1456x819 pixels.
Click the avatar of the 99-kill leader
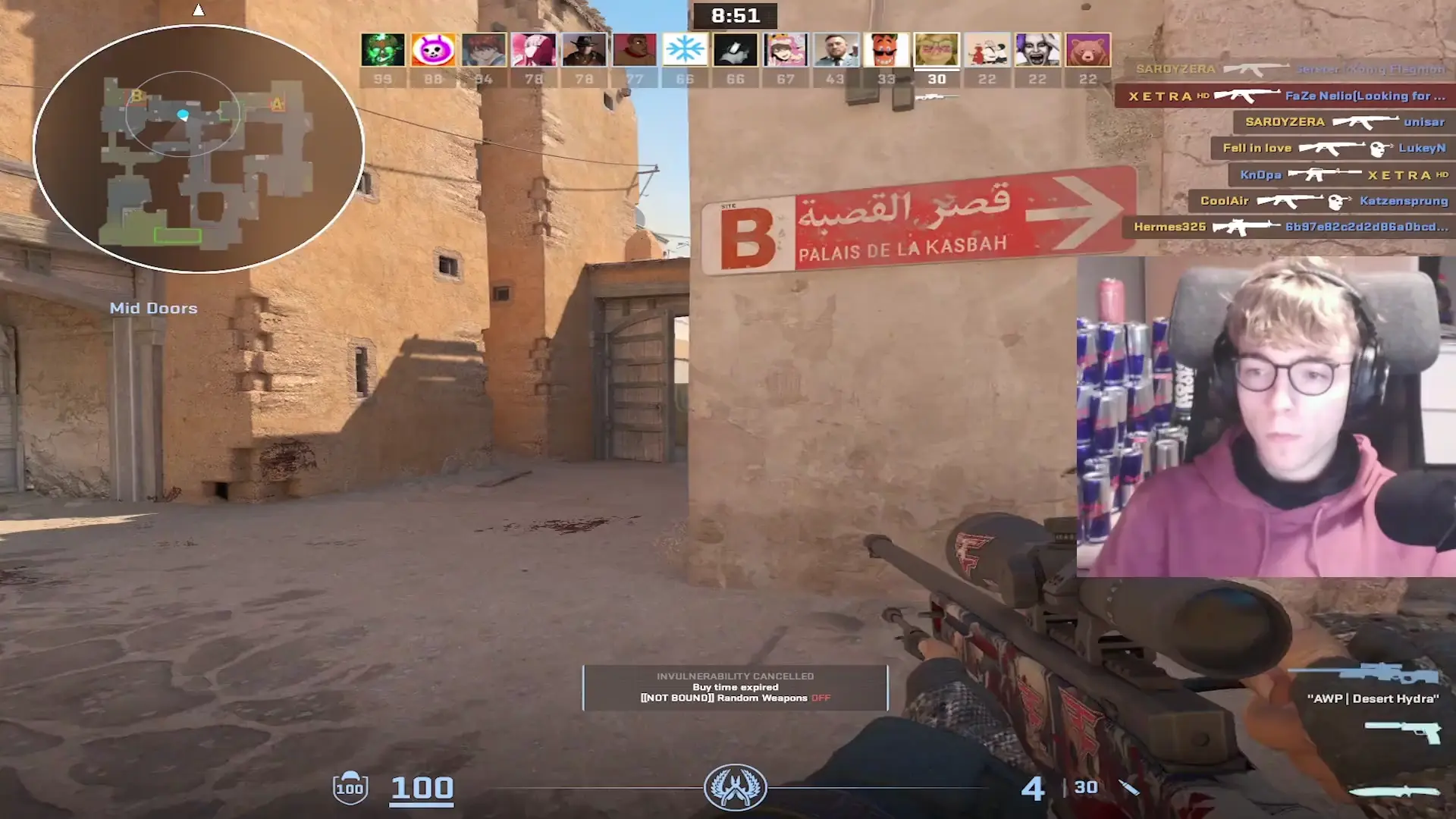point(384,49)
